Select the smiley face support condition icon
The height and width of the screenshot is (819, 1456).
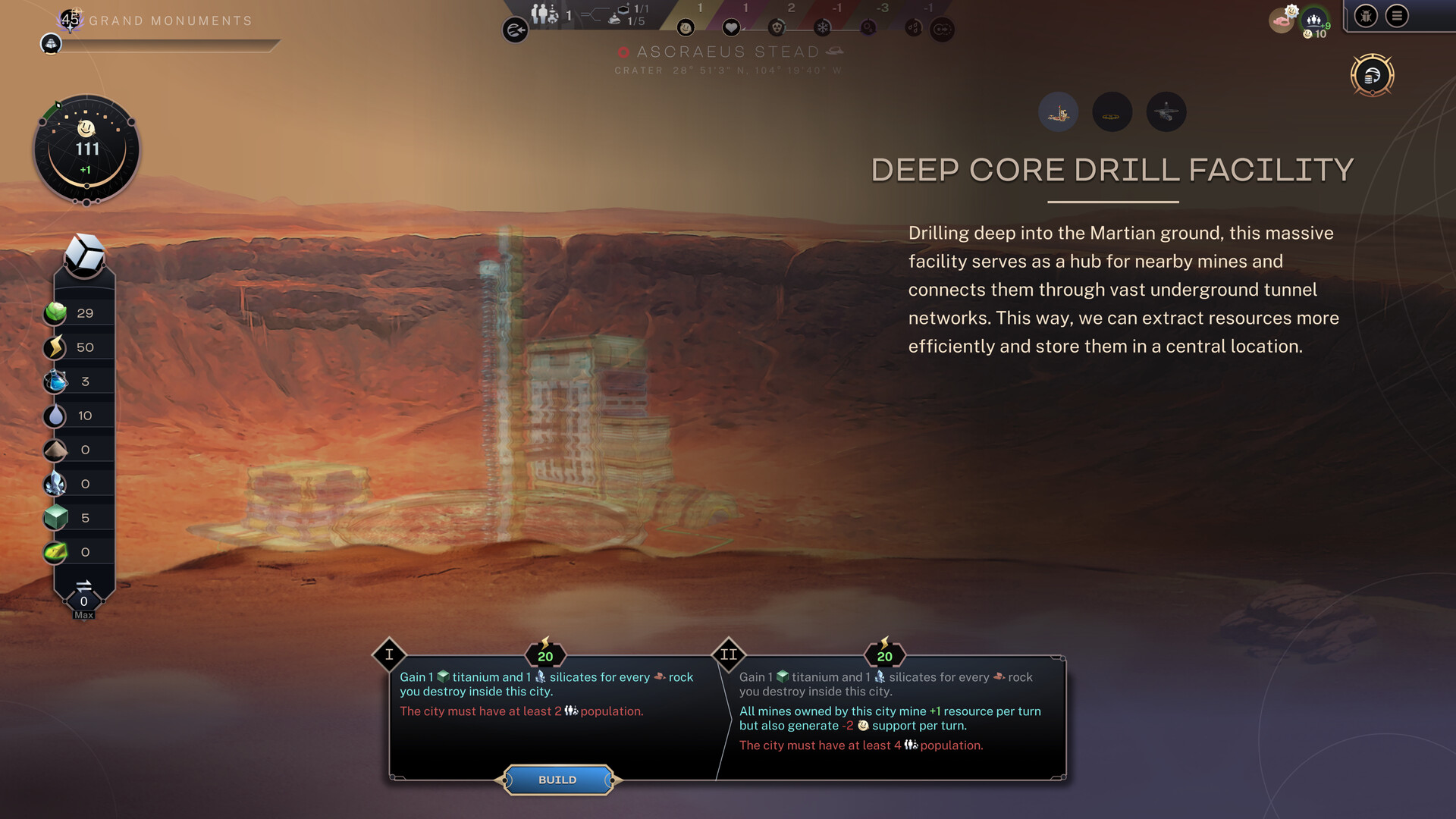tap(686, 28)
